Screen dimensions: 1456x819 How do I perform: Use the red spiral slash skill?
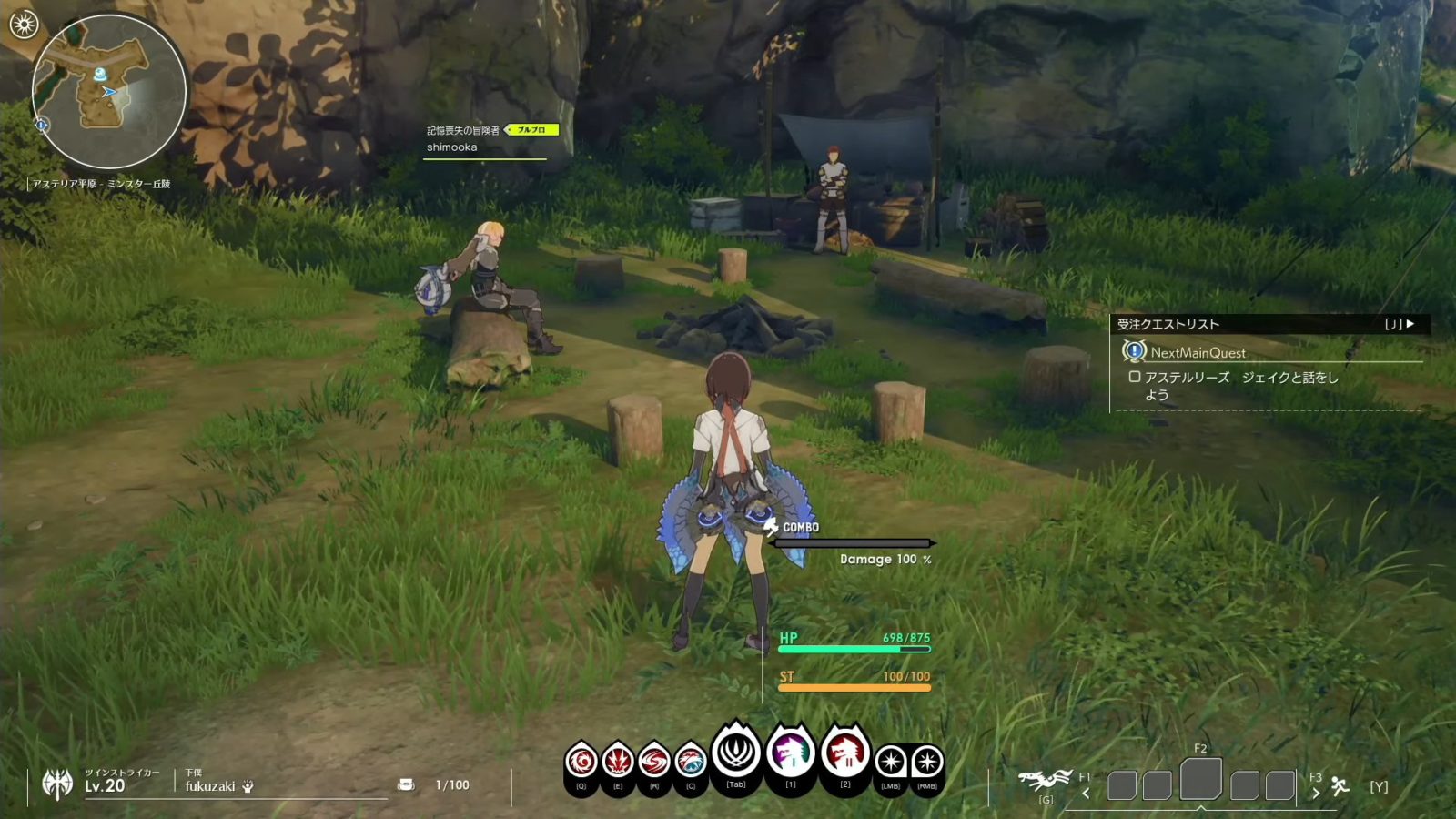pyautogui.click(x=654, y=761)
